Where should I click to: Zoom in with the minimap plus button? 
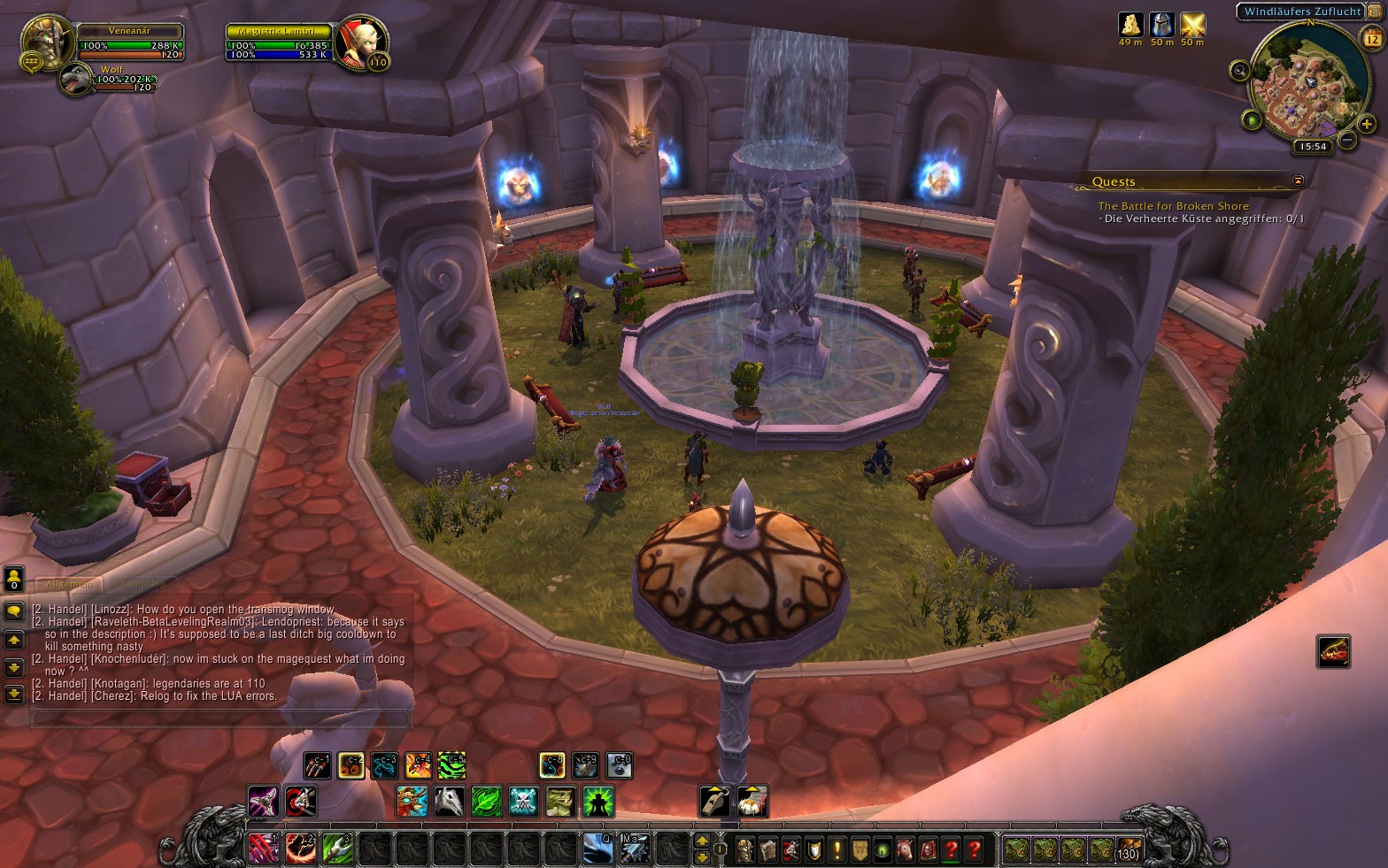(x=1367, y=124)
